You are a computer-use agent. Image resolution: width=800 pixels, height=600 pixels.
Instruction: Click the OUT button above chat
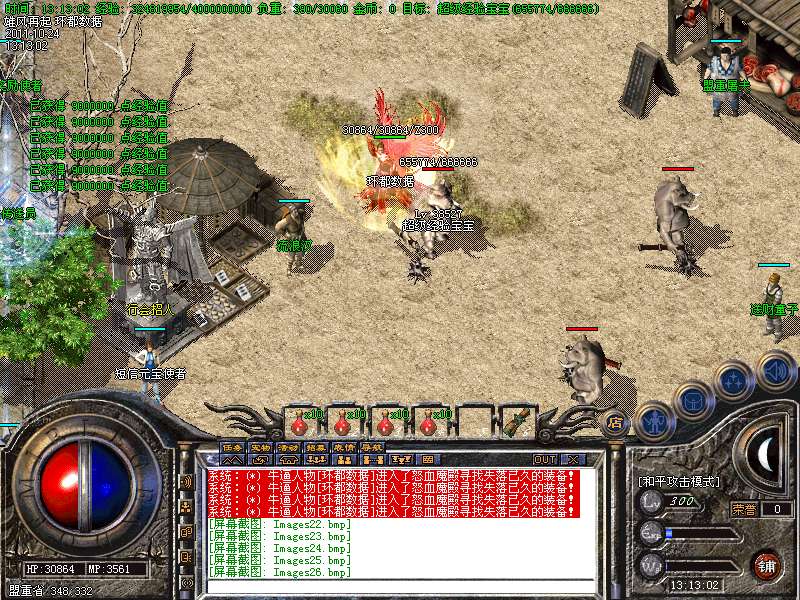click(546, 460)
